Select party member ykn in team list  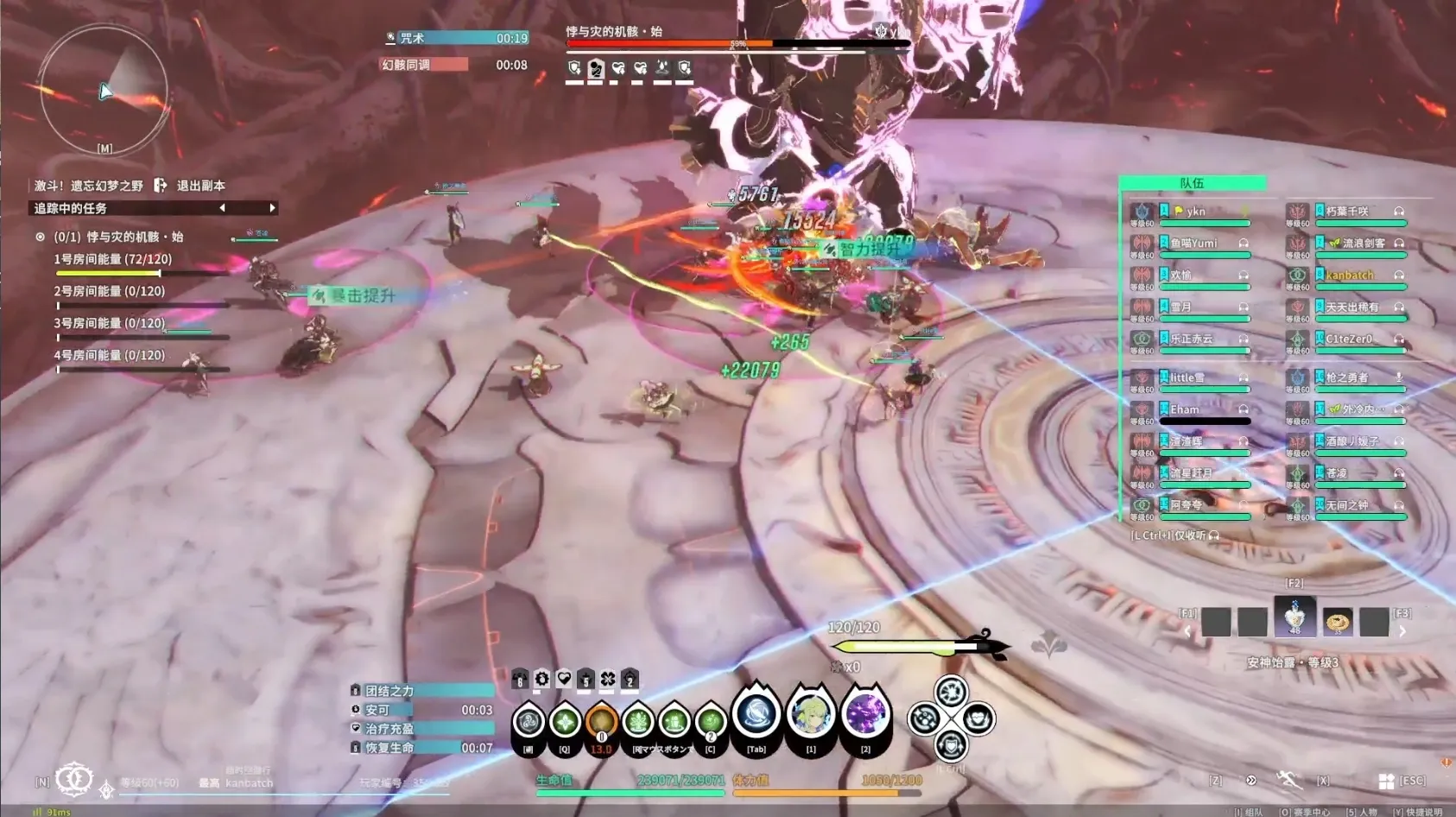1195,212
